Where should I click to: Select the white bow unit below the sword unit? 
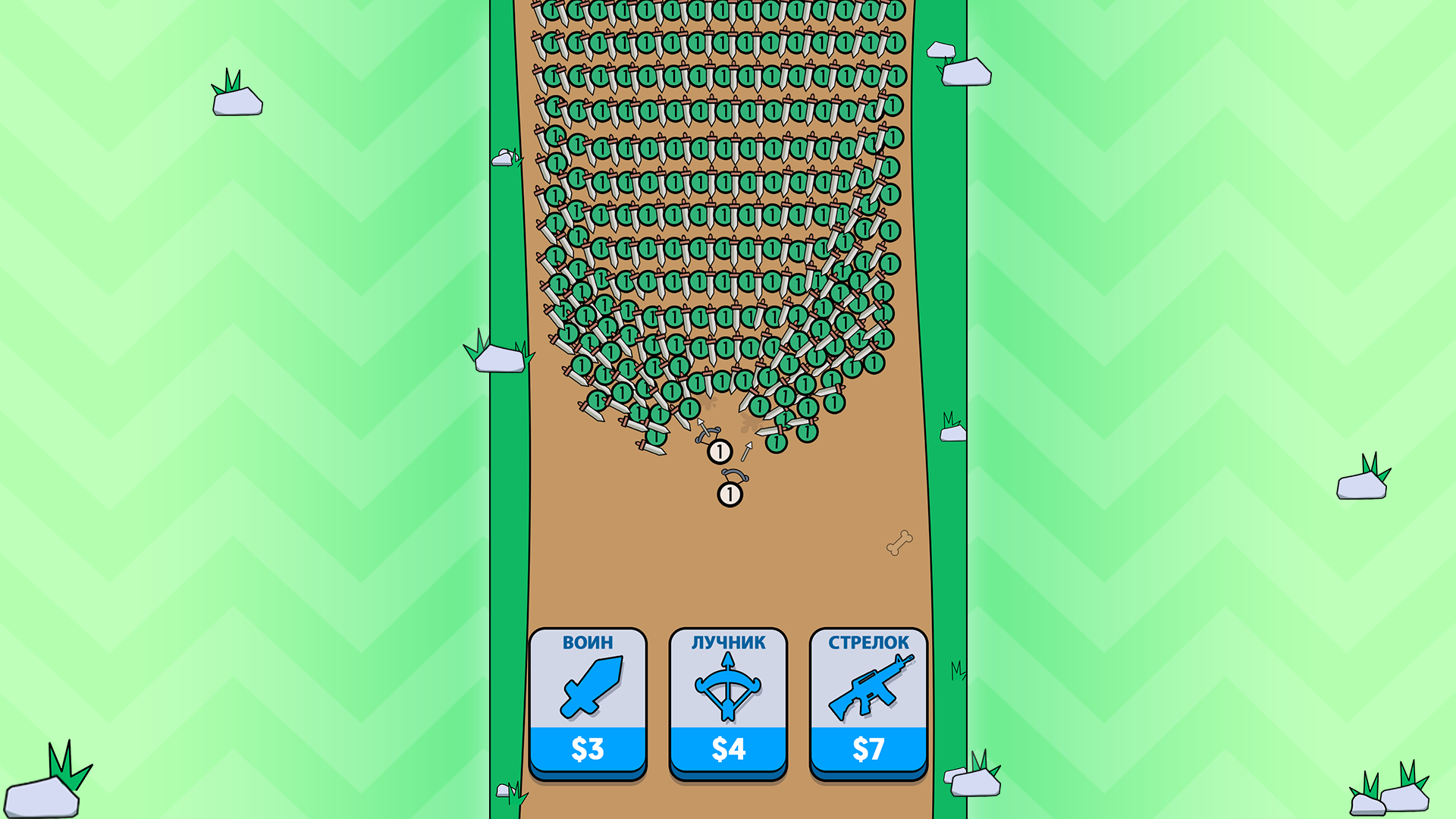(x=730, y=493)
